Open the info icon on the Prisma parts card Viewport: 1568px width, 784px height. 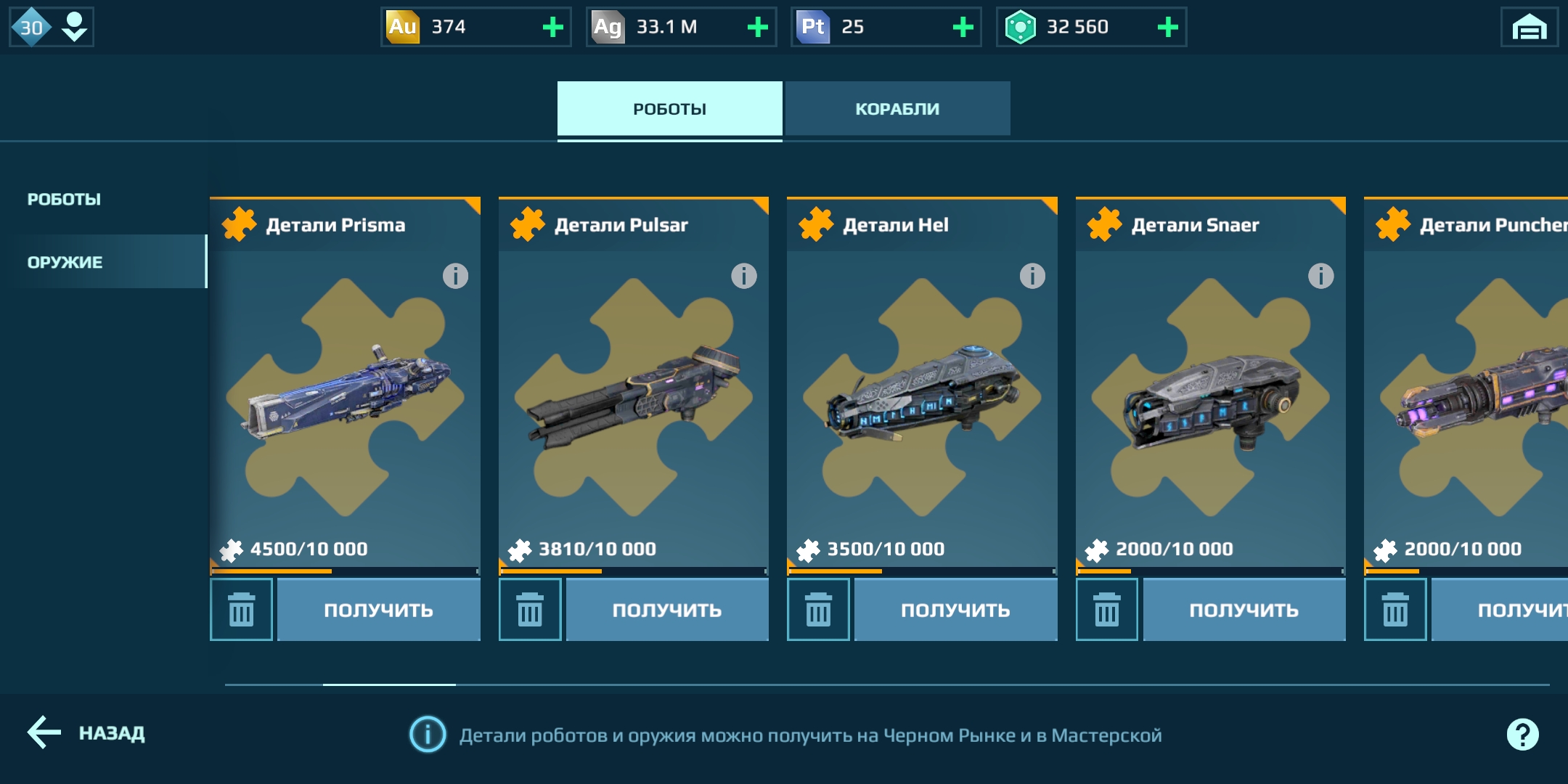tap(454, 275)
